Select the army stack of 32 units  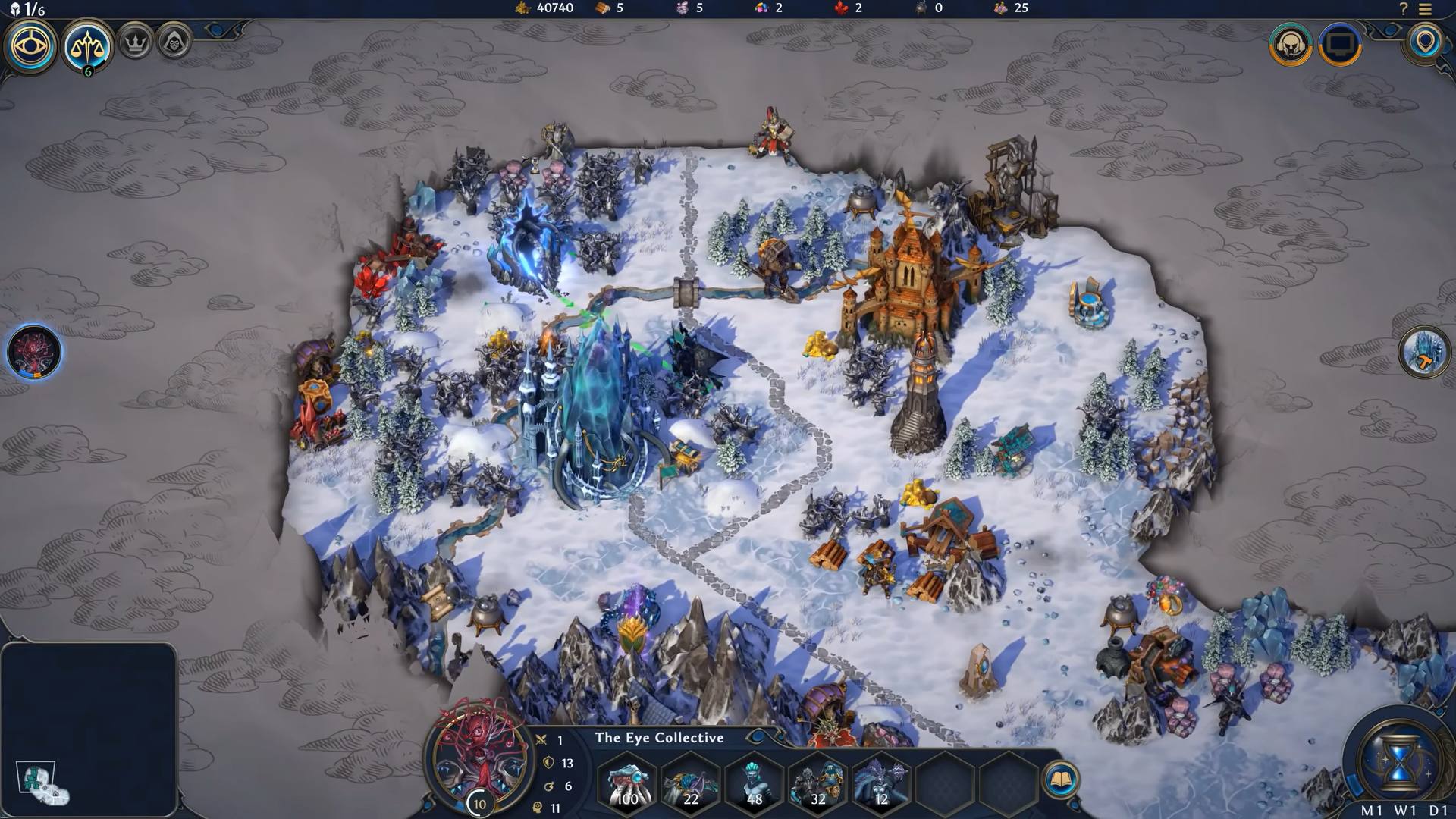pos(817,783)
